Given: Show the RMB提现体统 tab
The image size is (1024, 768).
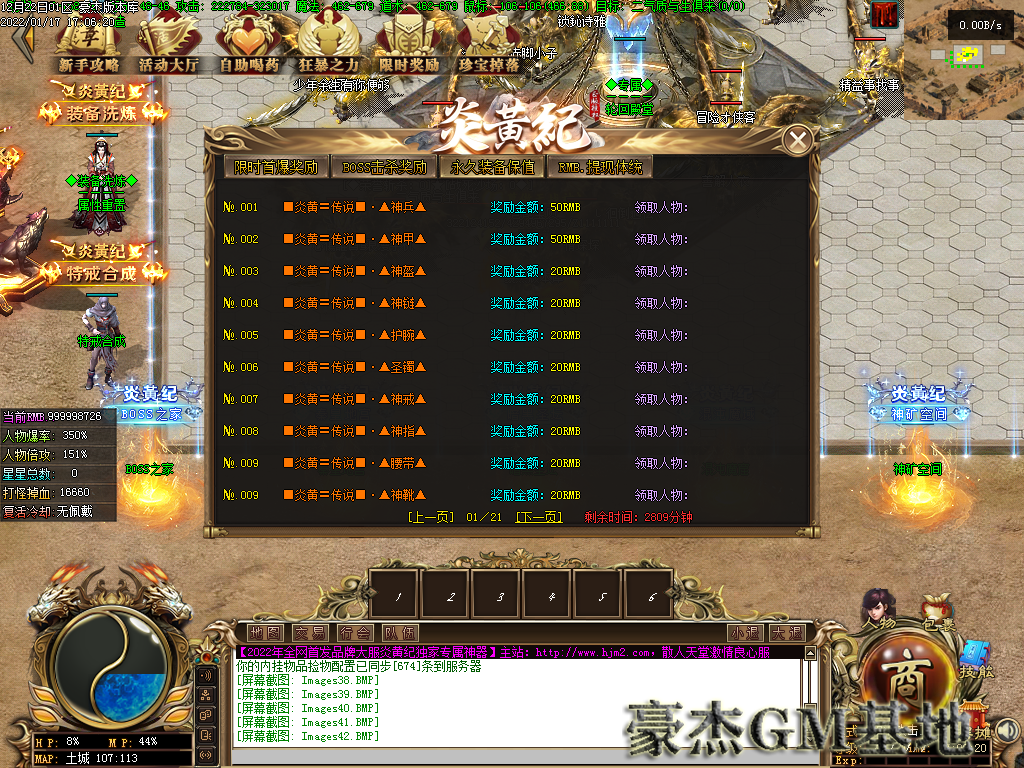Looking at the screenshot, I should (600, 167).
